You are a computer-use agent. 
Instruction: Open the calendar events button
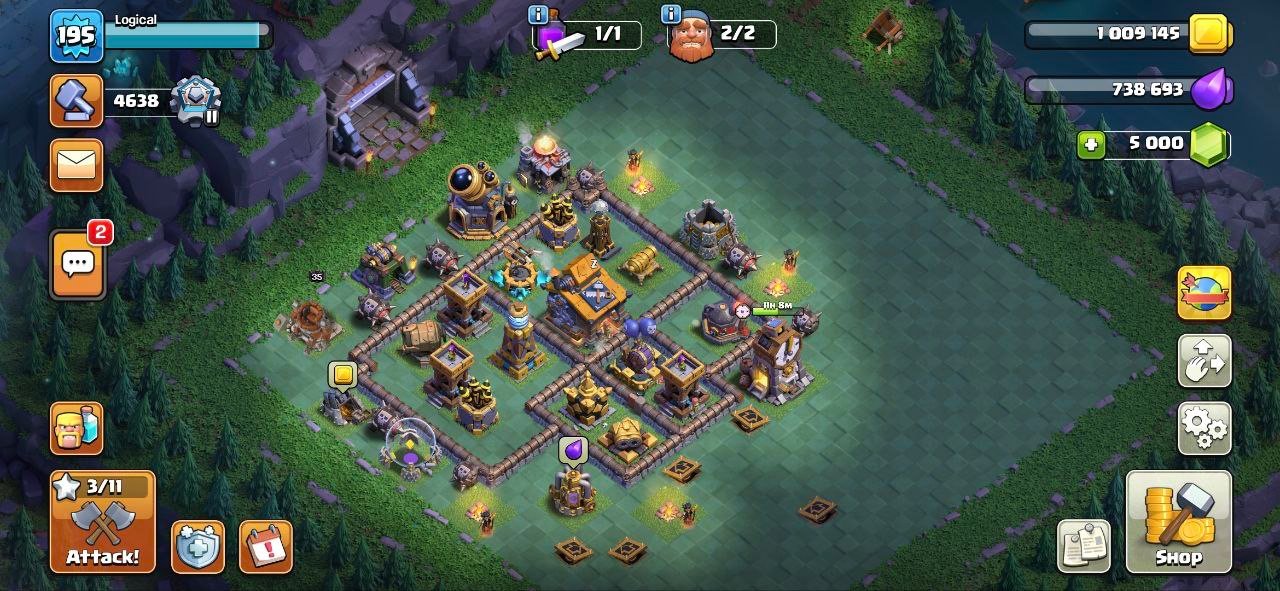pos(266,547)
